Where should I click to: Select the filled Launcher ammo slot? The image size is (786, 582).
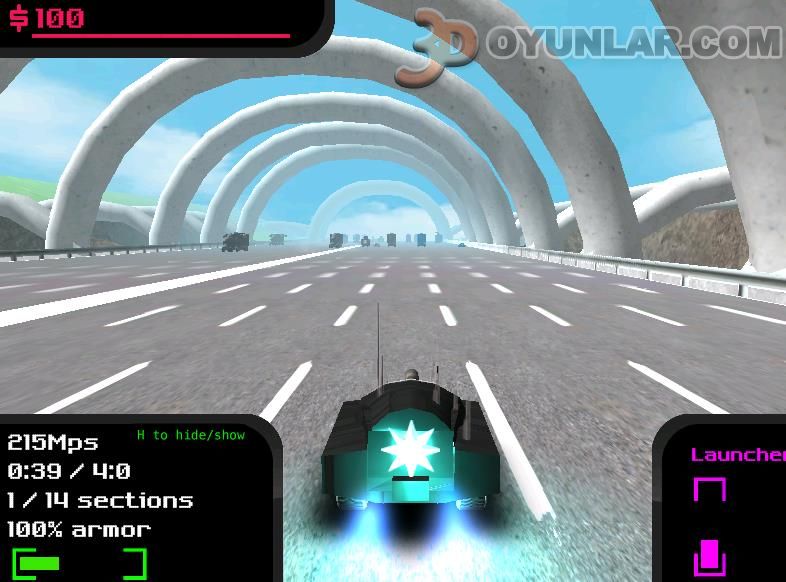pyautogui.click(x=709, y=556)
